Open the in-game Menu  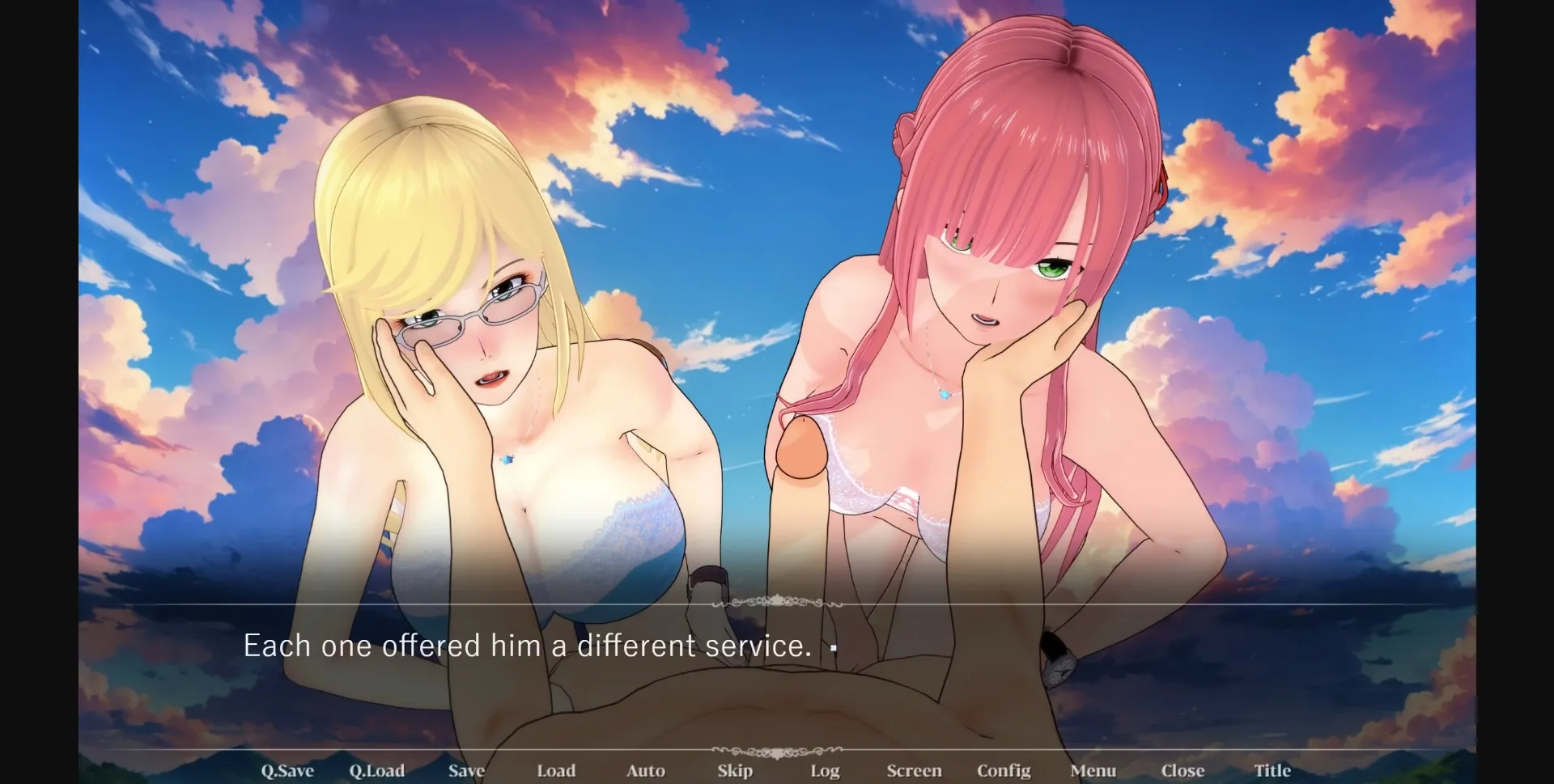1094,770
